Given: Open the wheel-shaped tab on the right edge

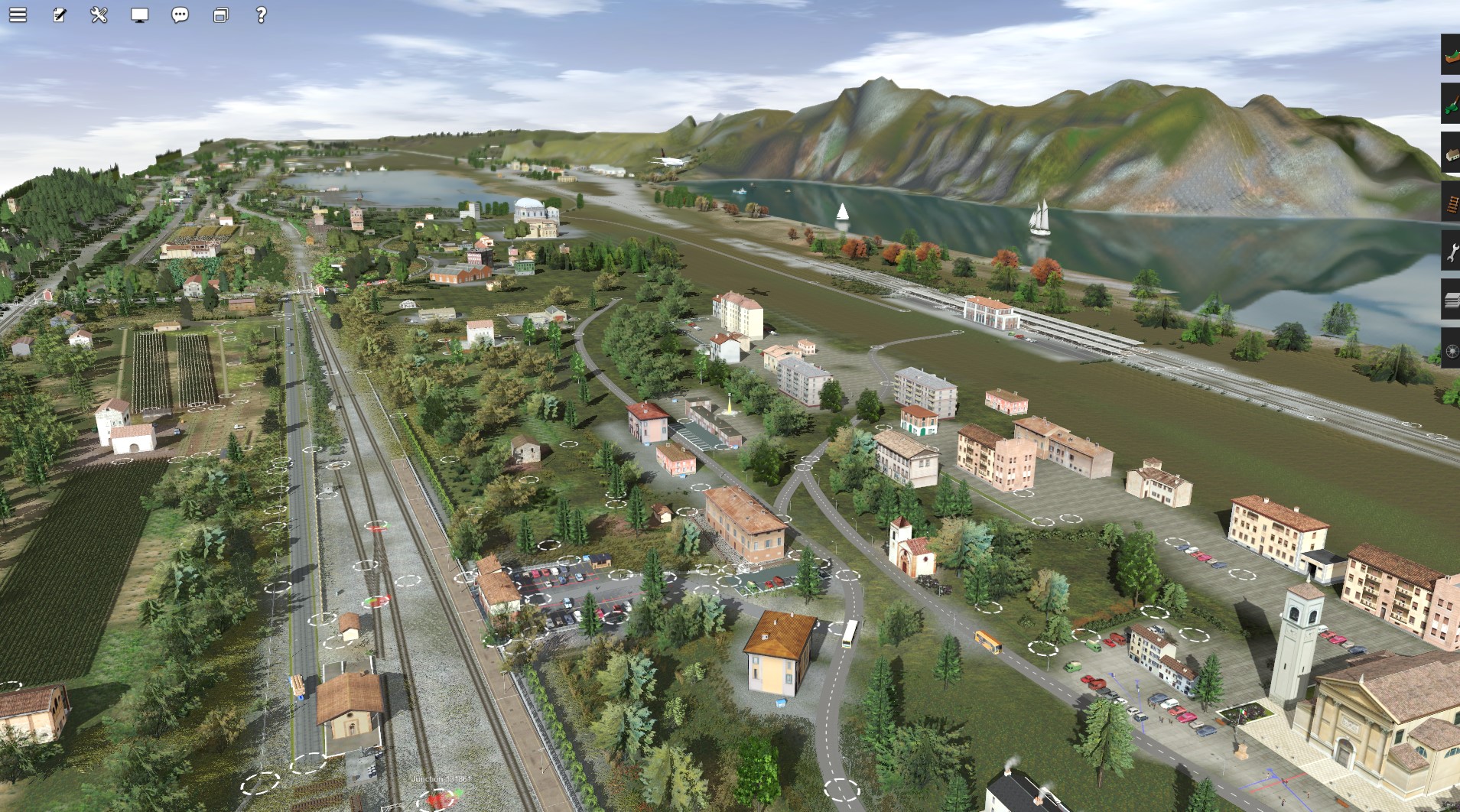Looking at the screenshot, I should click(x=1451, y=349).
